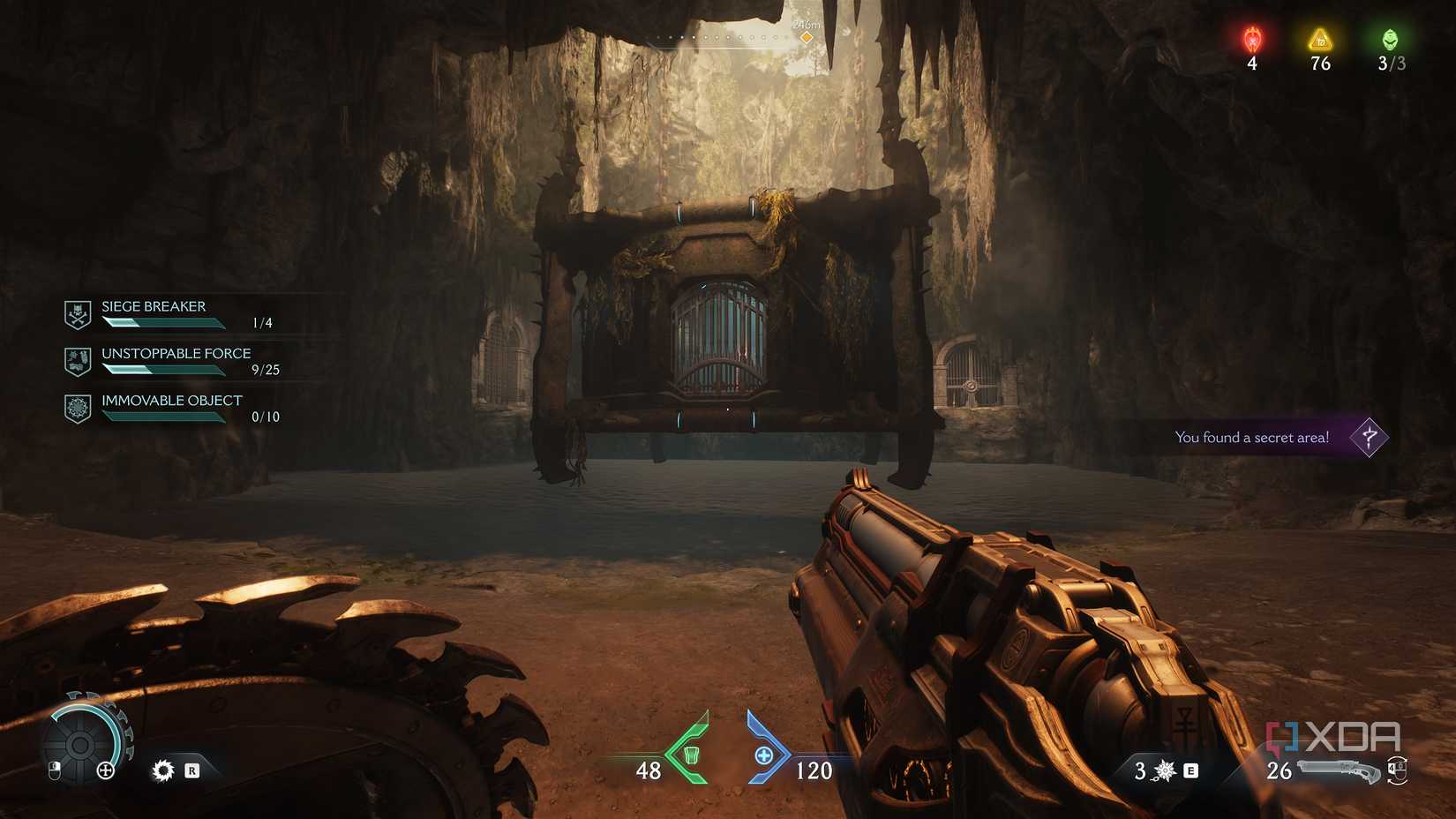Select the Siege Breaker challenge shield icon
The width and height of the screenshot is (1456, 819).
click(78, 313)
